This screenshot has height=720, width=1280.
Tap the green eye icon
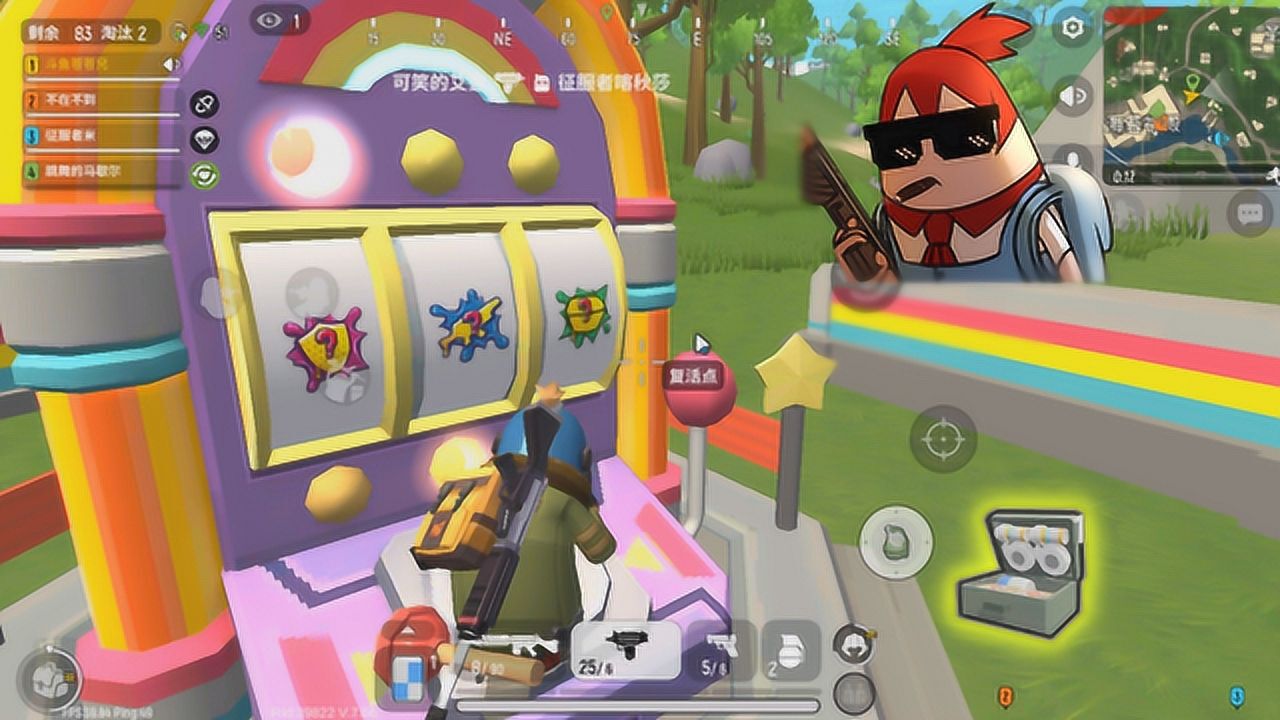pos(205,175)
